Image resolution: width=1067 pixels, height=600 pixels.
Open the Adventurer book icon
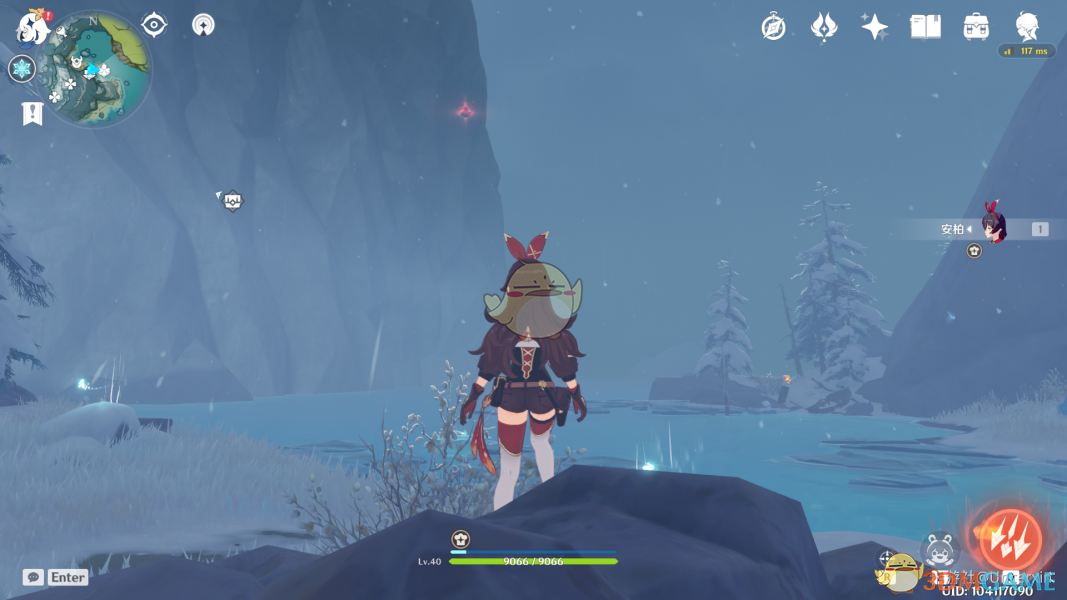925,27
